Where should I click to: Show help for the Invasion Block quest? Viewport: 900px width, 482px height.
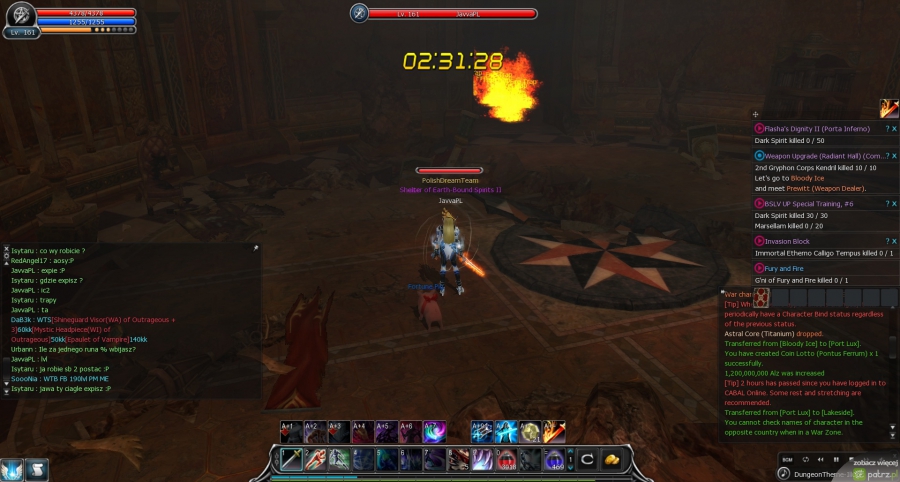click(x=886, y=241)
